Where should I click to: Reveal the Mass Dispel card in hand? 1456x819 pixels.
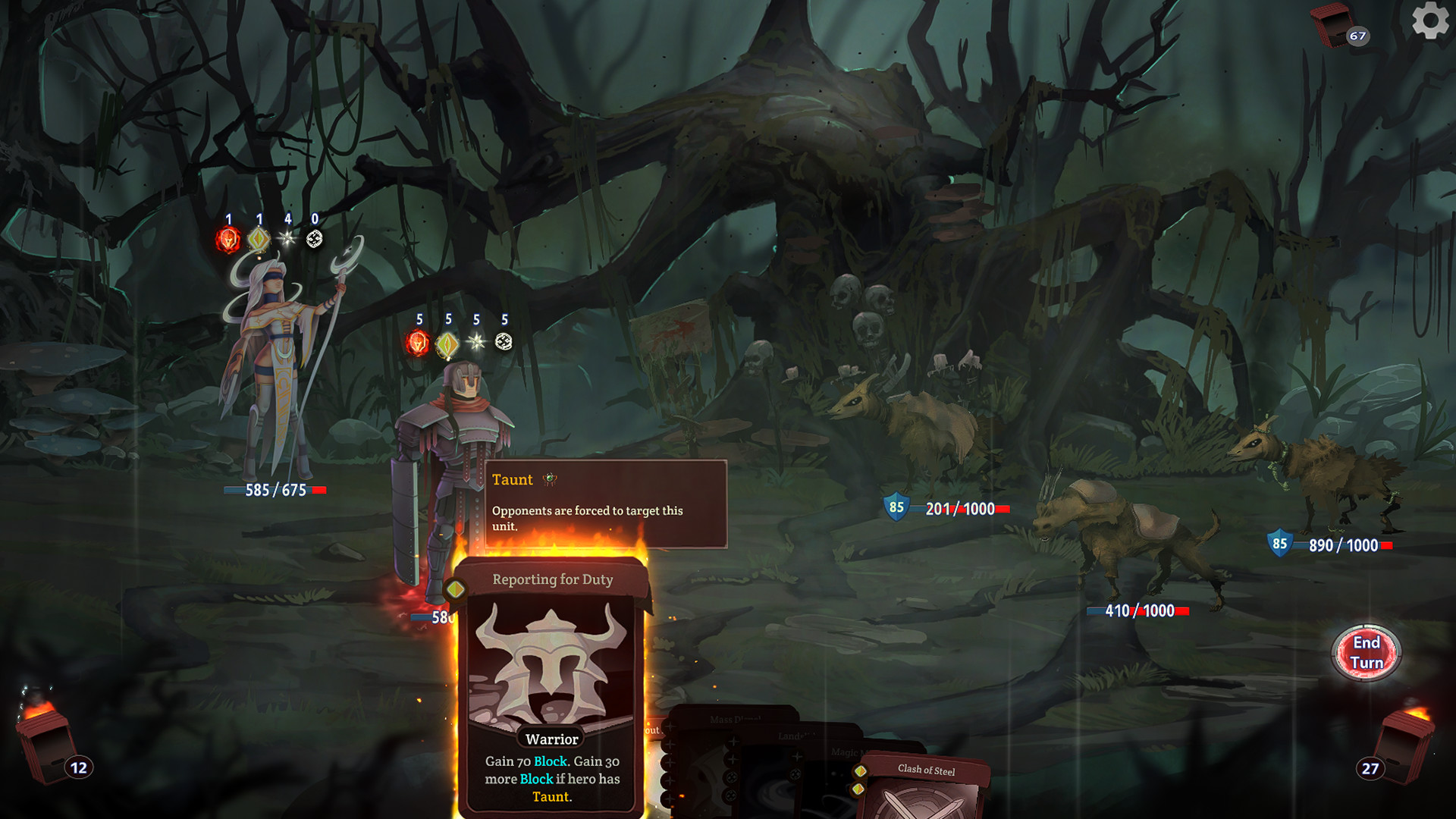pos(734,718)
